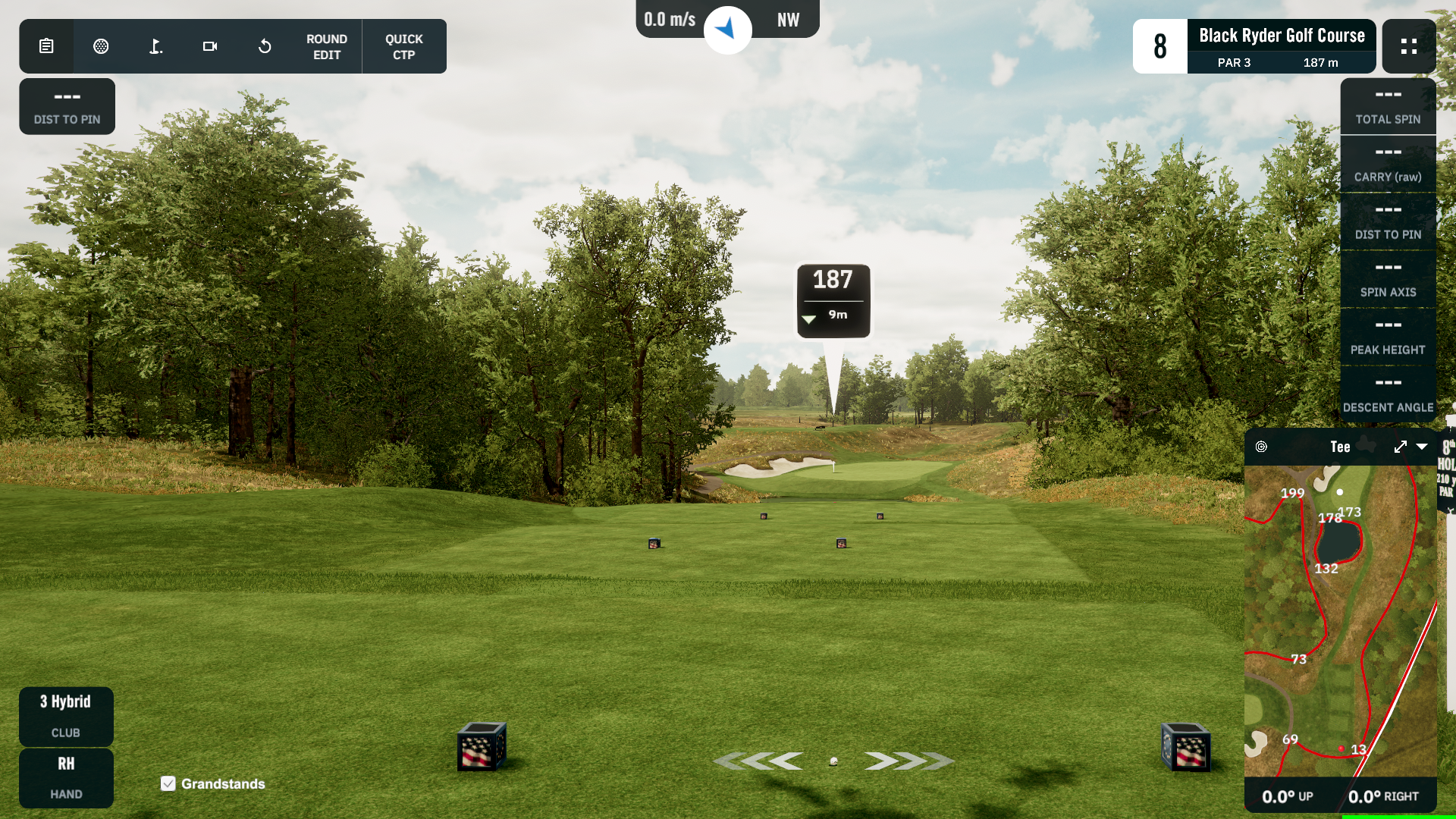The image size is (1456, 819).
Task: Click the hole overview minimap
Action: coord(1340,622)
